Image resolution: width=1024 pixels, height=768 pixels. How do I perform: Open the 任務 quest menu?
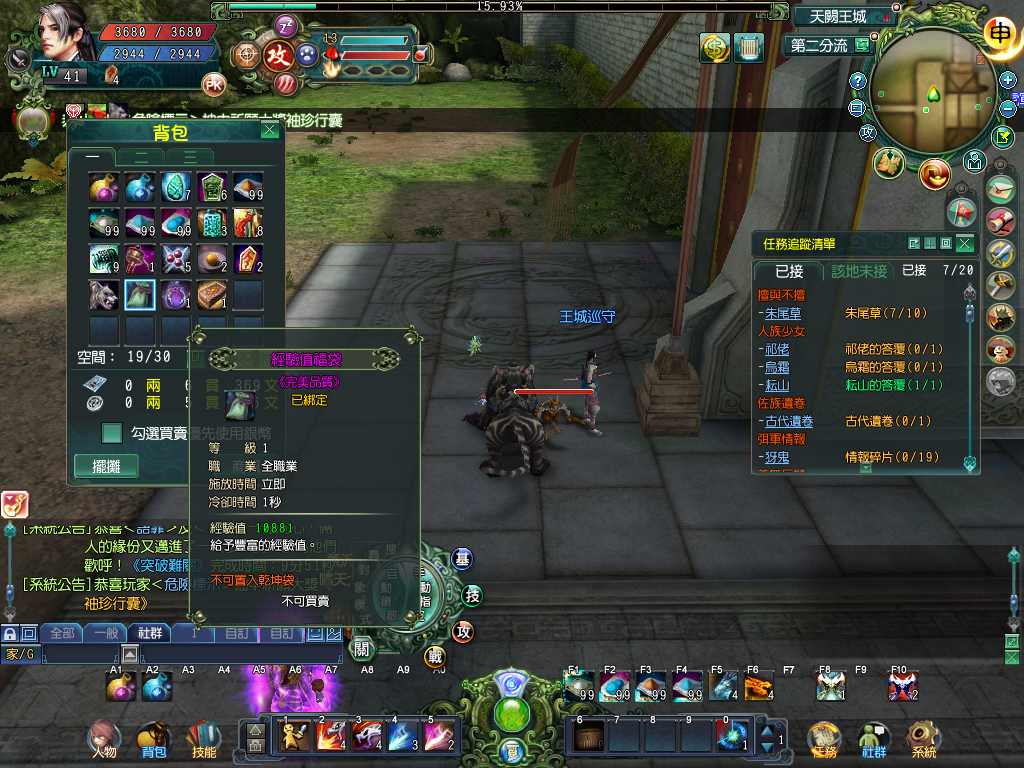[x=824, y=739]
